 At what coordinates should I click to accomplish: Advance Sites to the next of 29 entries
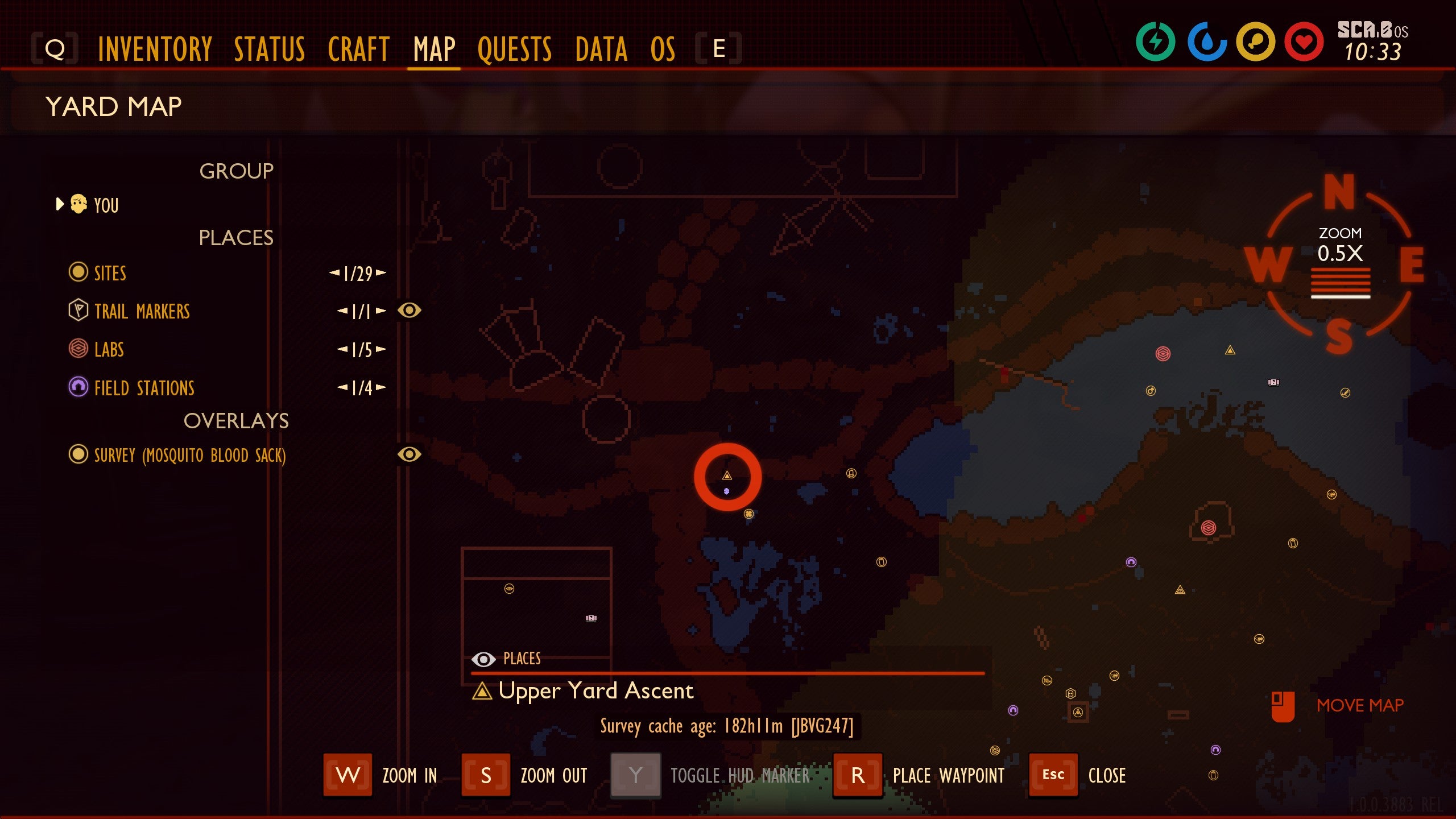(382, 273)
